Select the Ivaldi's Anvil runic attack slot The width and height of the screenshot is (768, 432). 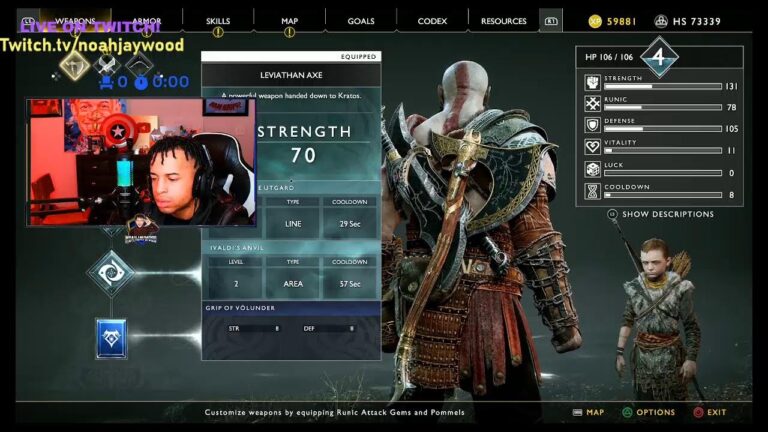tap(110, 272)
